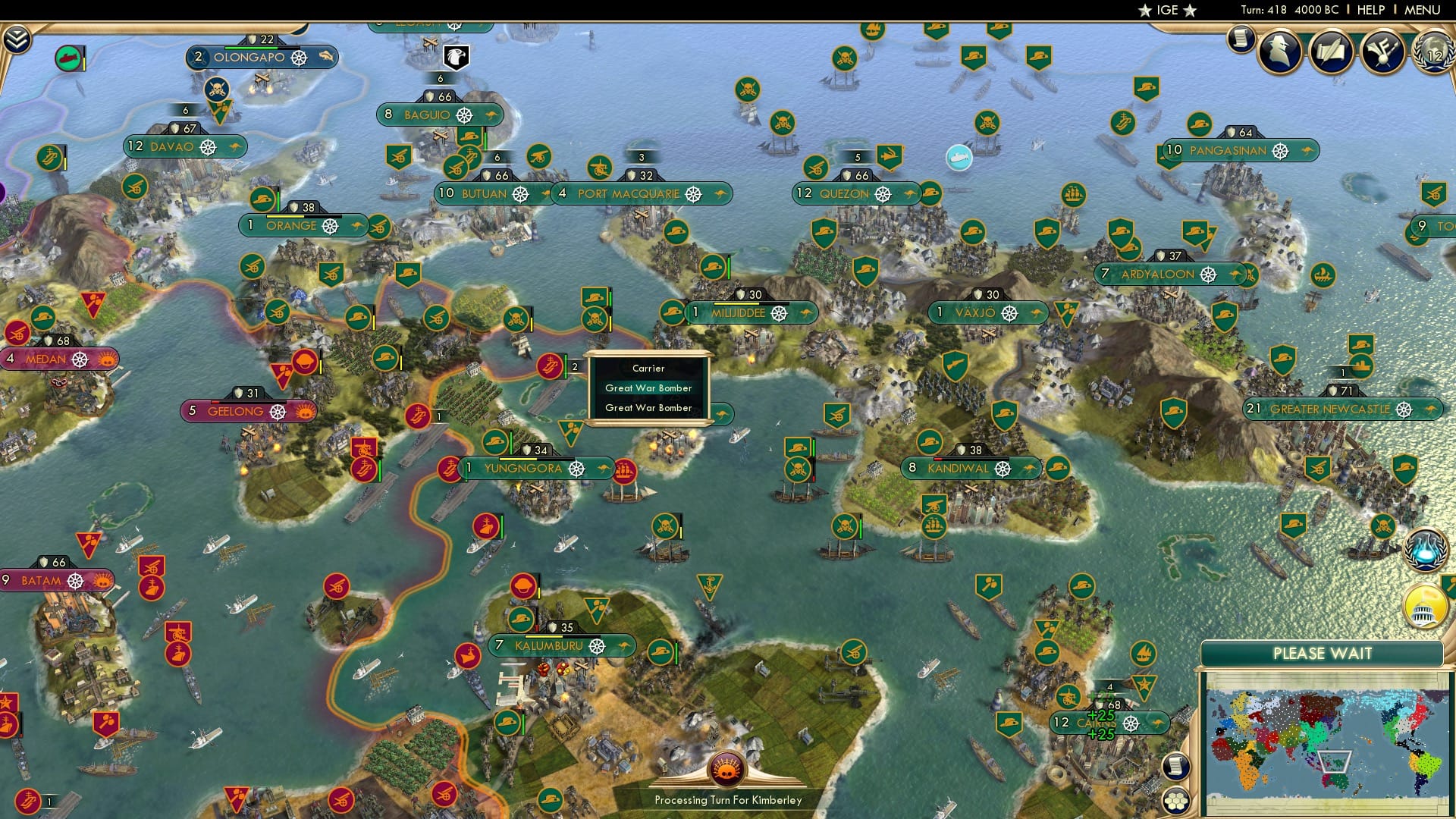Screen dimensions: 1456x819
Task: Select the red submarine unit icon near Olongapo
Action: click(x=67, y=59)
